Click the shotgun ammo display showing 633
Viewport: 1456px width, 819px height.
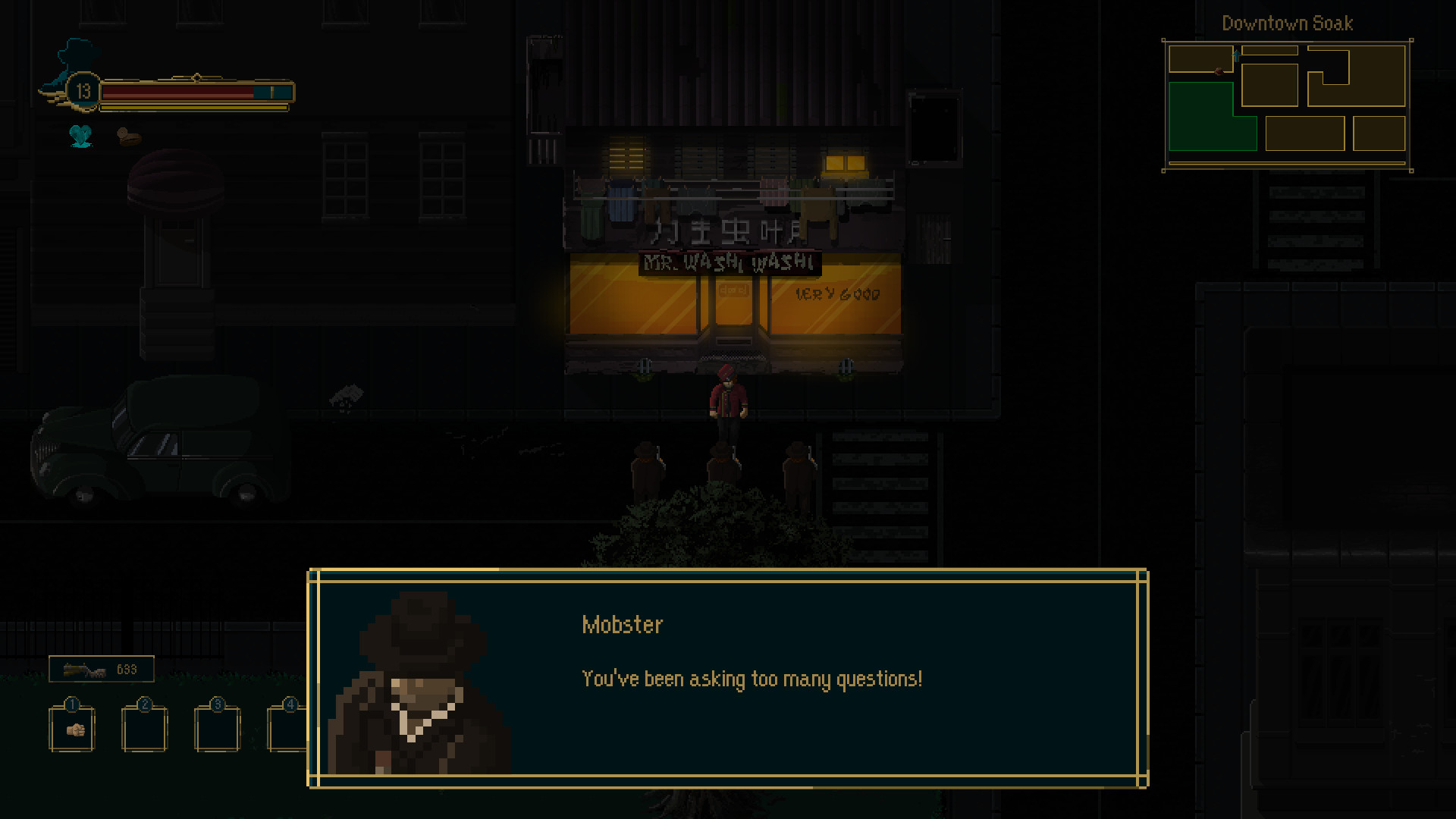pyautogui.click(x=101, y=669)
